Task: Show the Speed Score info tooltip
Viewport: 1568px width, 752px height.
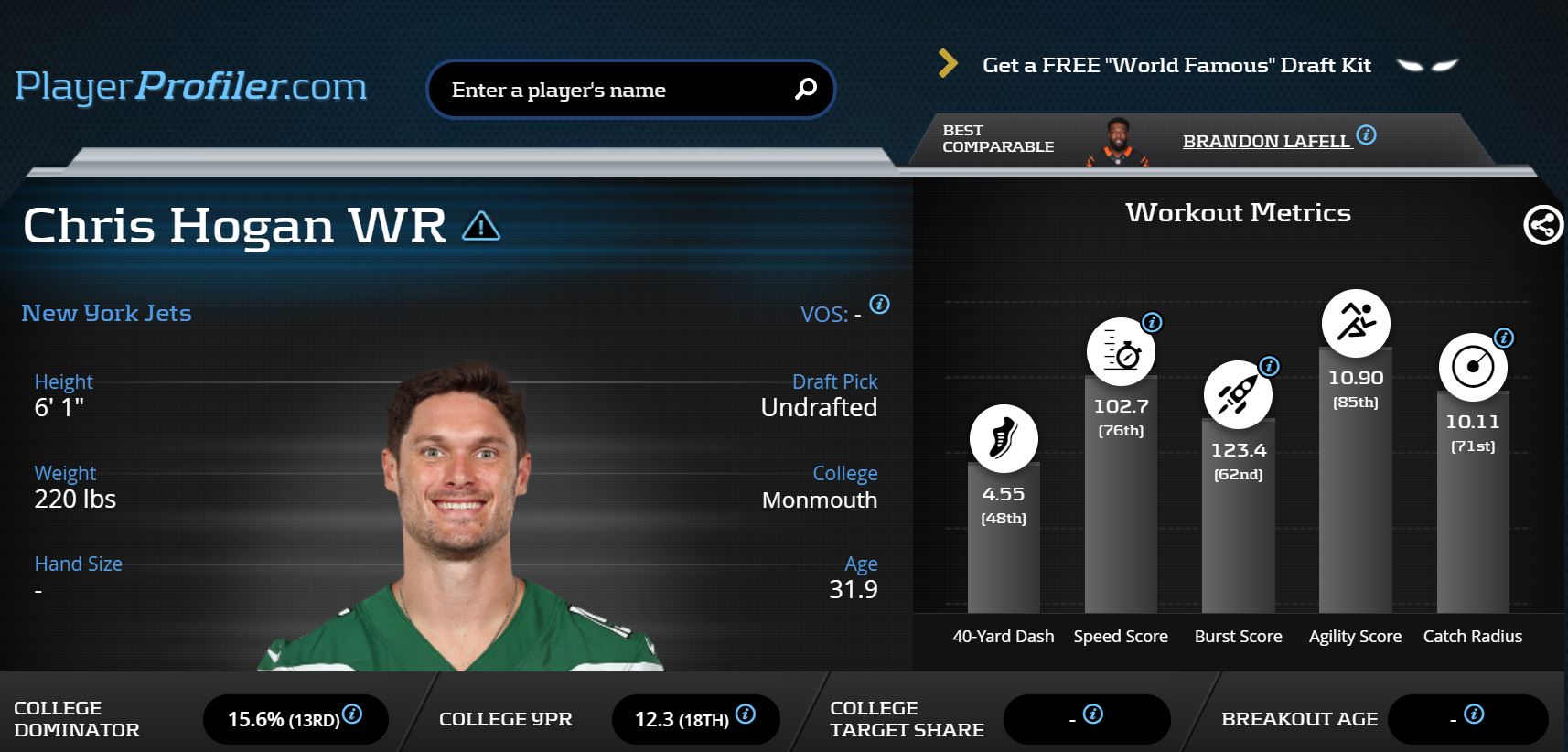Action: pyautogui.click(x=1152, y=322)
